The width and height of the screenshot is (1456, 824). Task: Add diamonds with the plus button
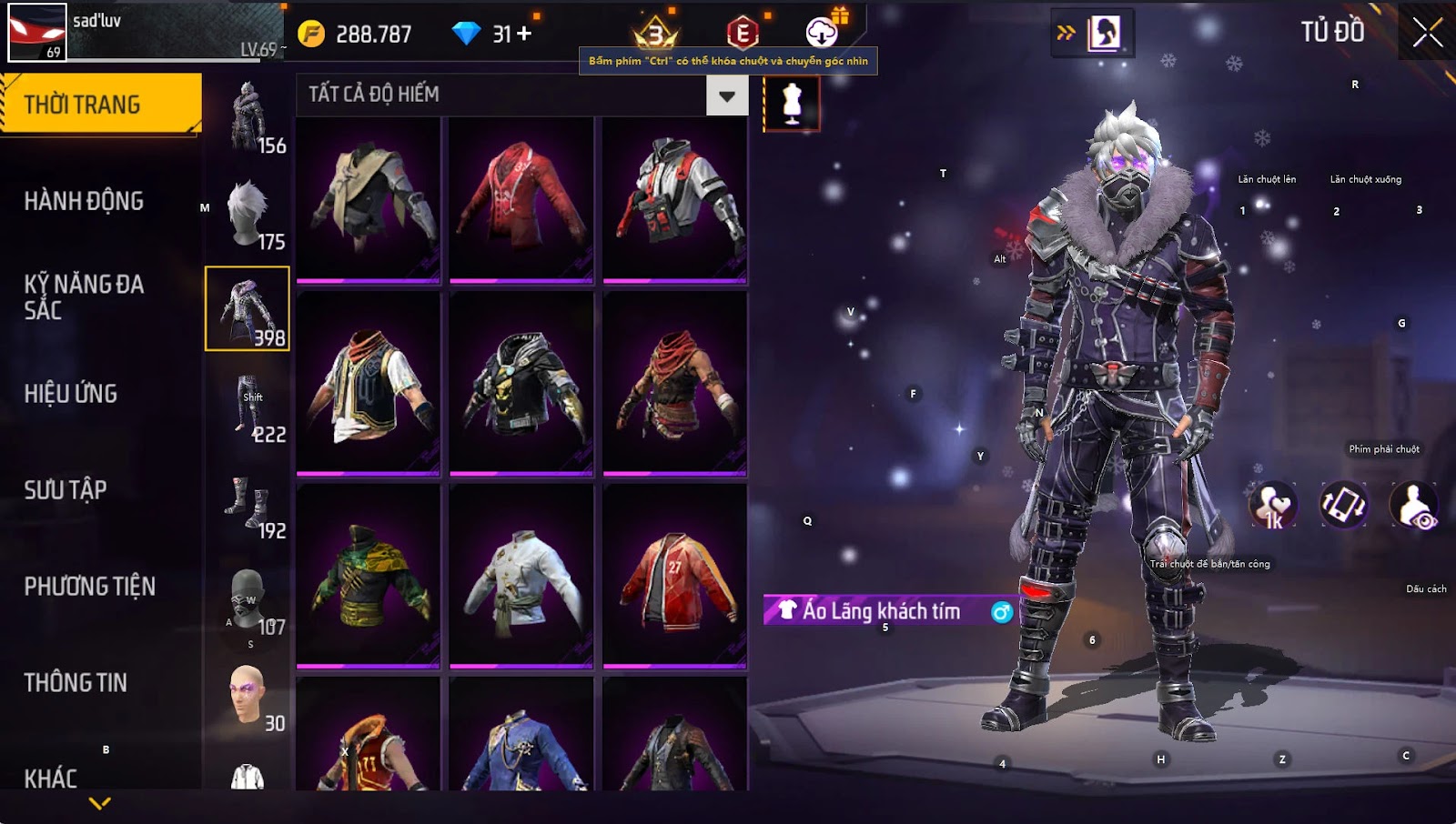tap(524, 34)
